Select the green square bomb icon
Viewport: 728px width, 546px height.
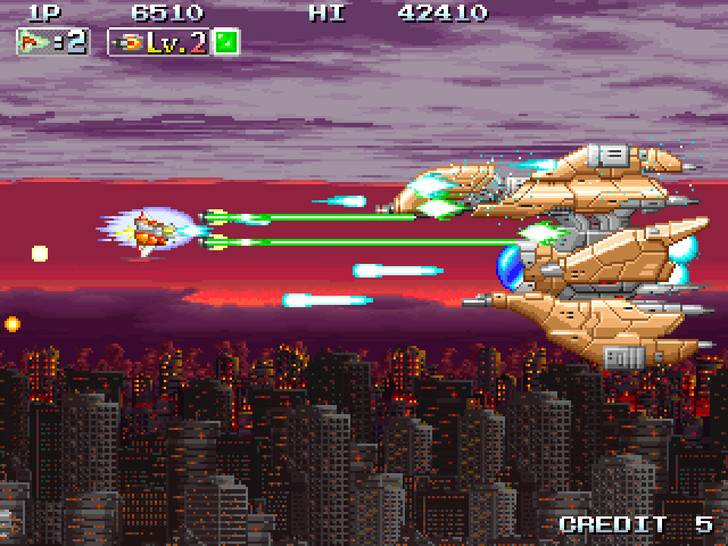(x=226, y=42)
